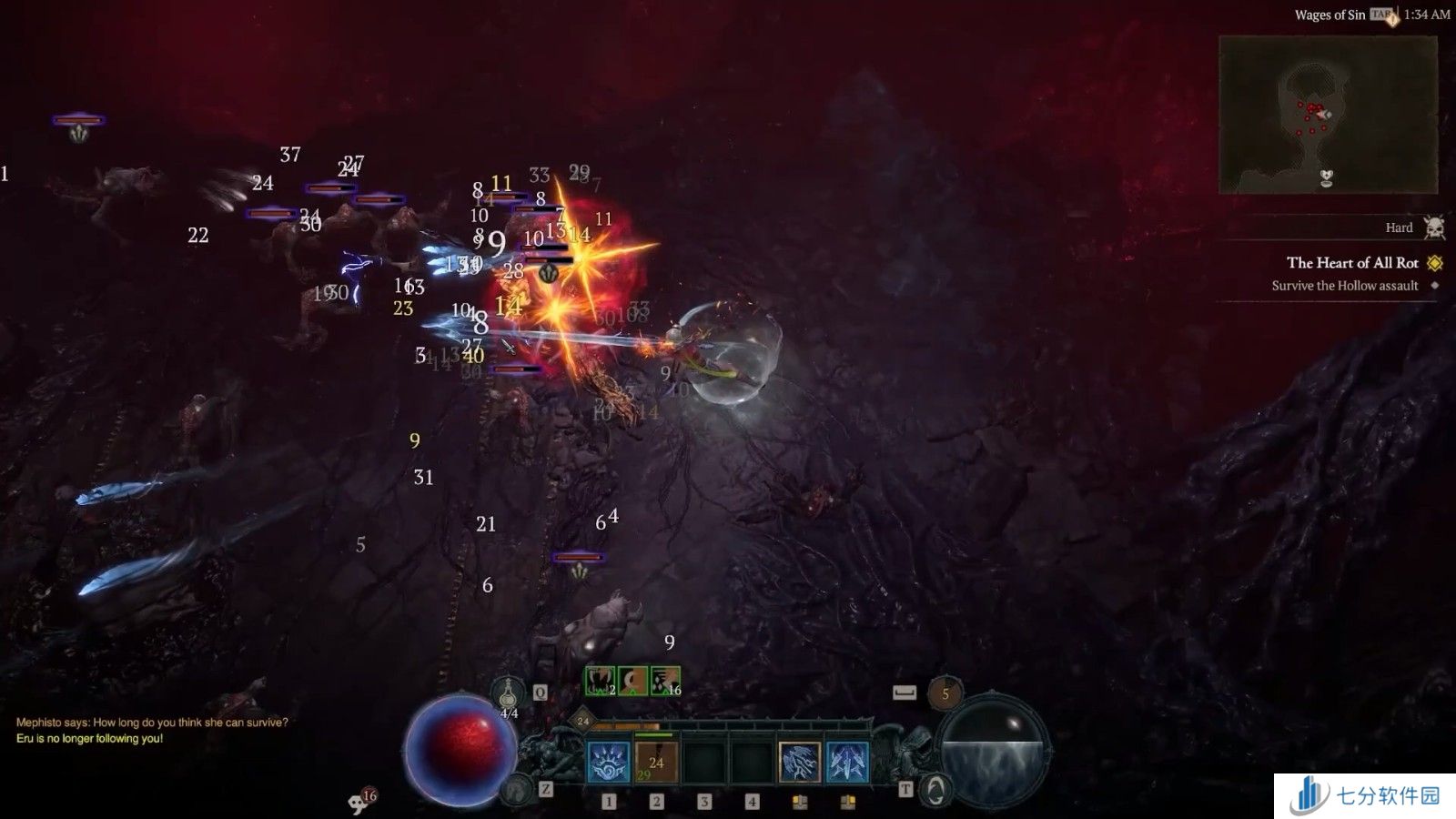Click the Hard difficulty skull icon
1456x819 pixels.
[x=1434, y=227]
